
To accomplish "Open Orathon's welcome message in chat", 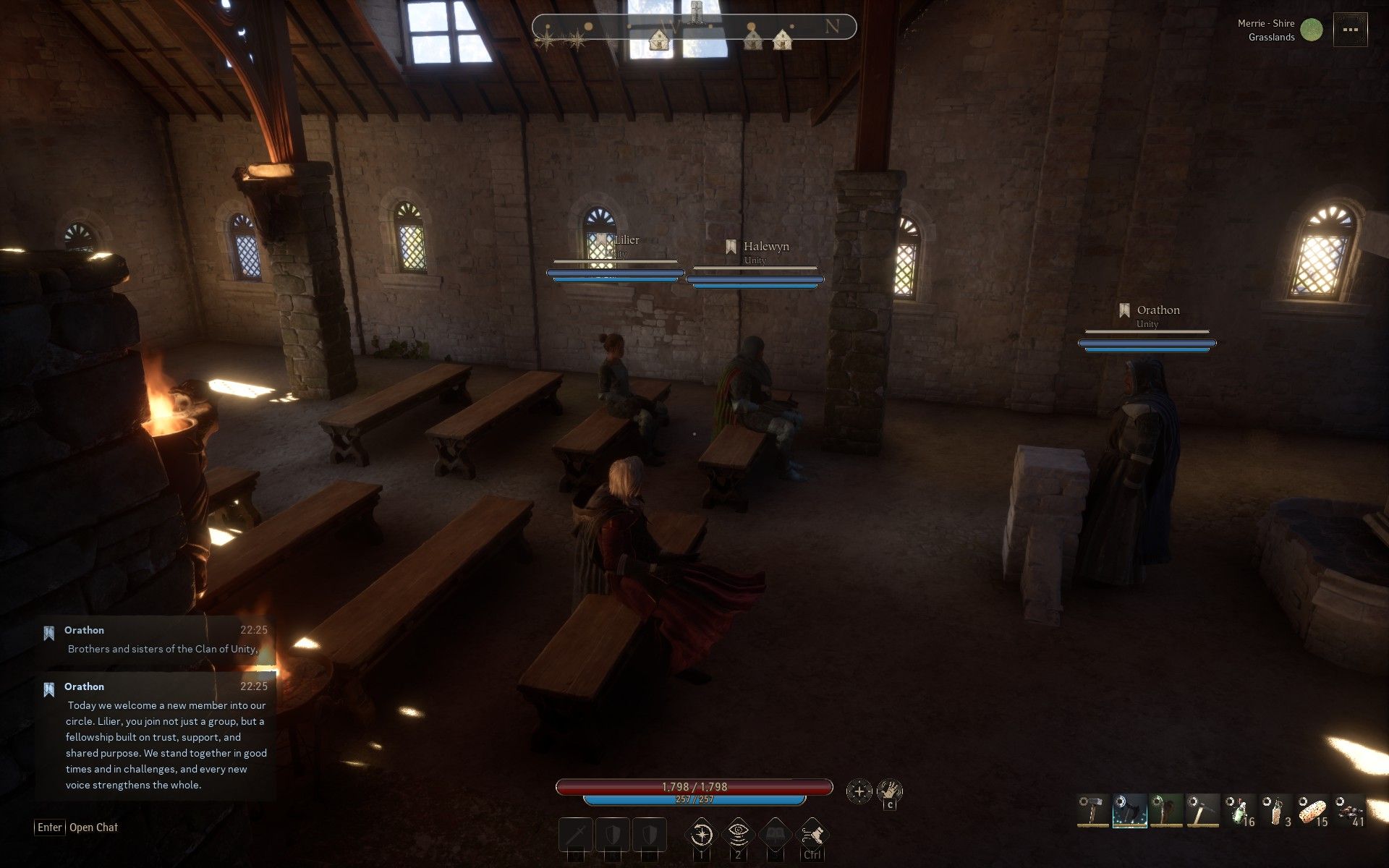I will point(156,738).
